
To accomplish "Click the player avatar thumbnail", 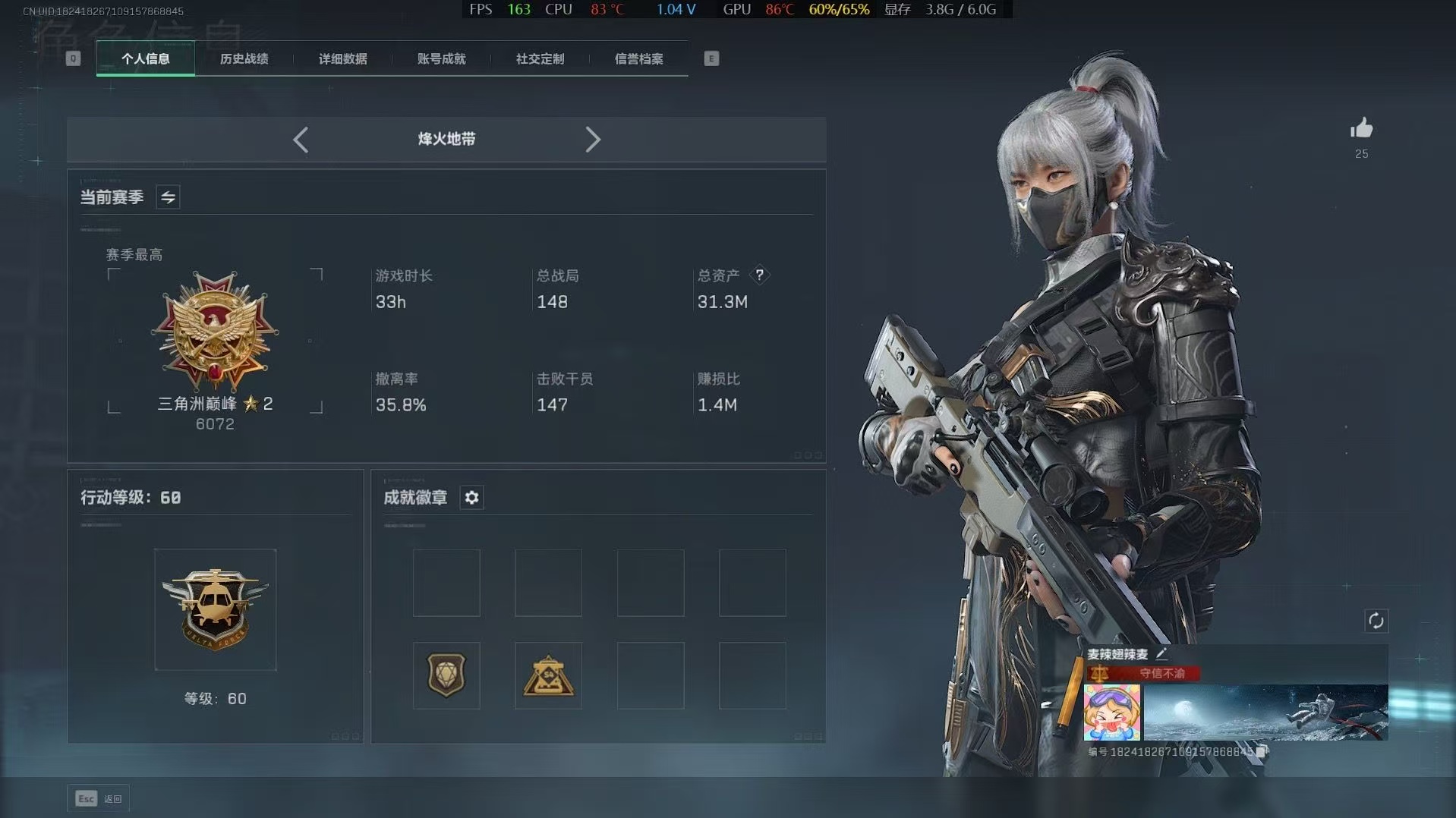I will 1111,713.
